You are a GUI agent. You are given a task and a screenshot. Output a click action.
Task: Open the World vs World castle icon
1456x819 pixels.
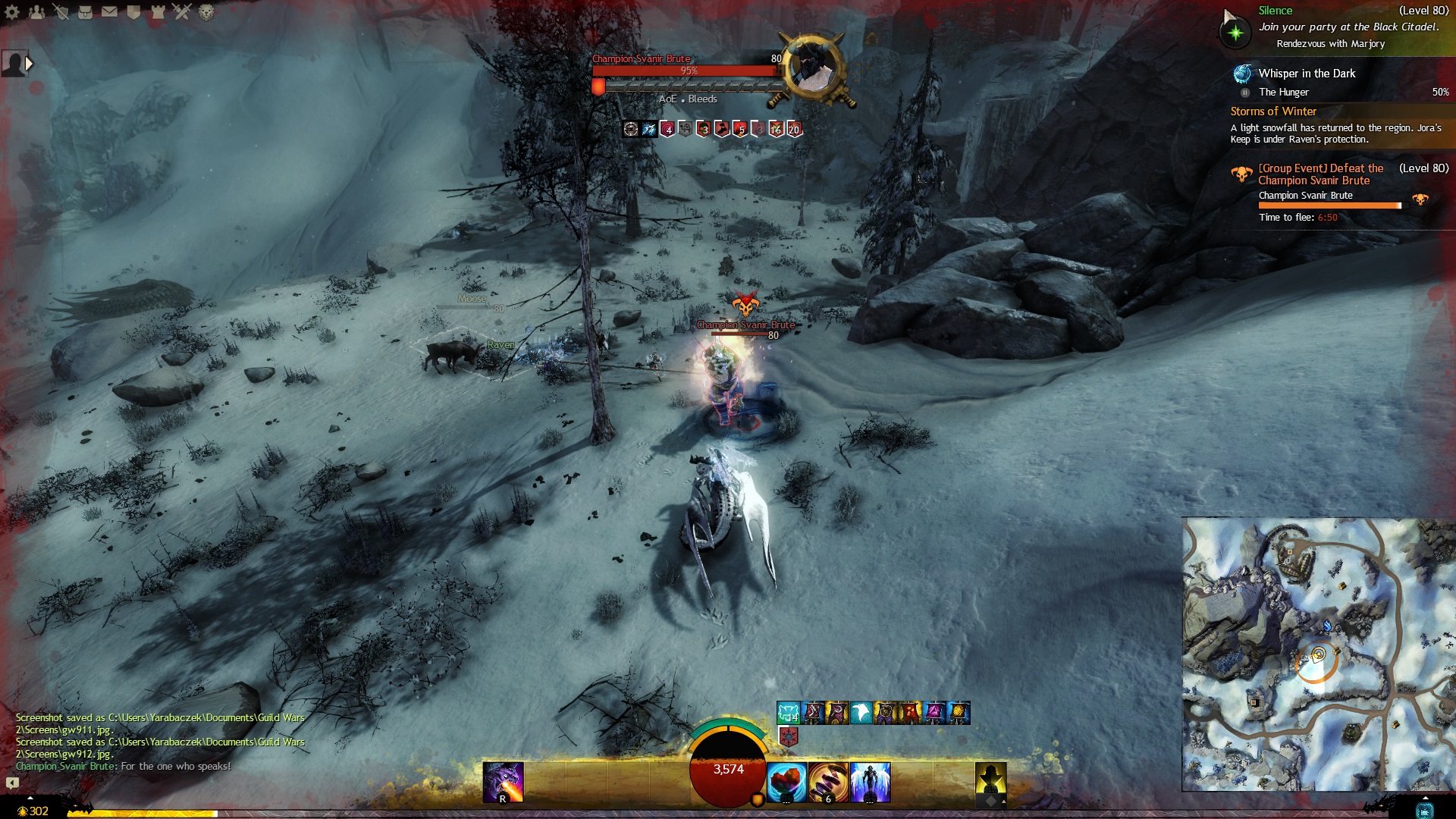tap(158, 12)
